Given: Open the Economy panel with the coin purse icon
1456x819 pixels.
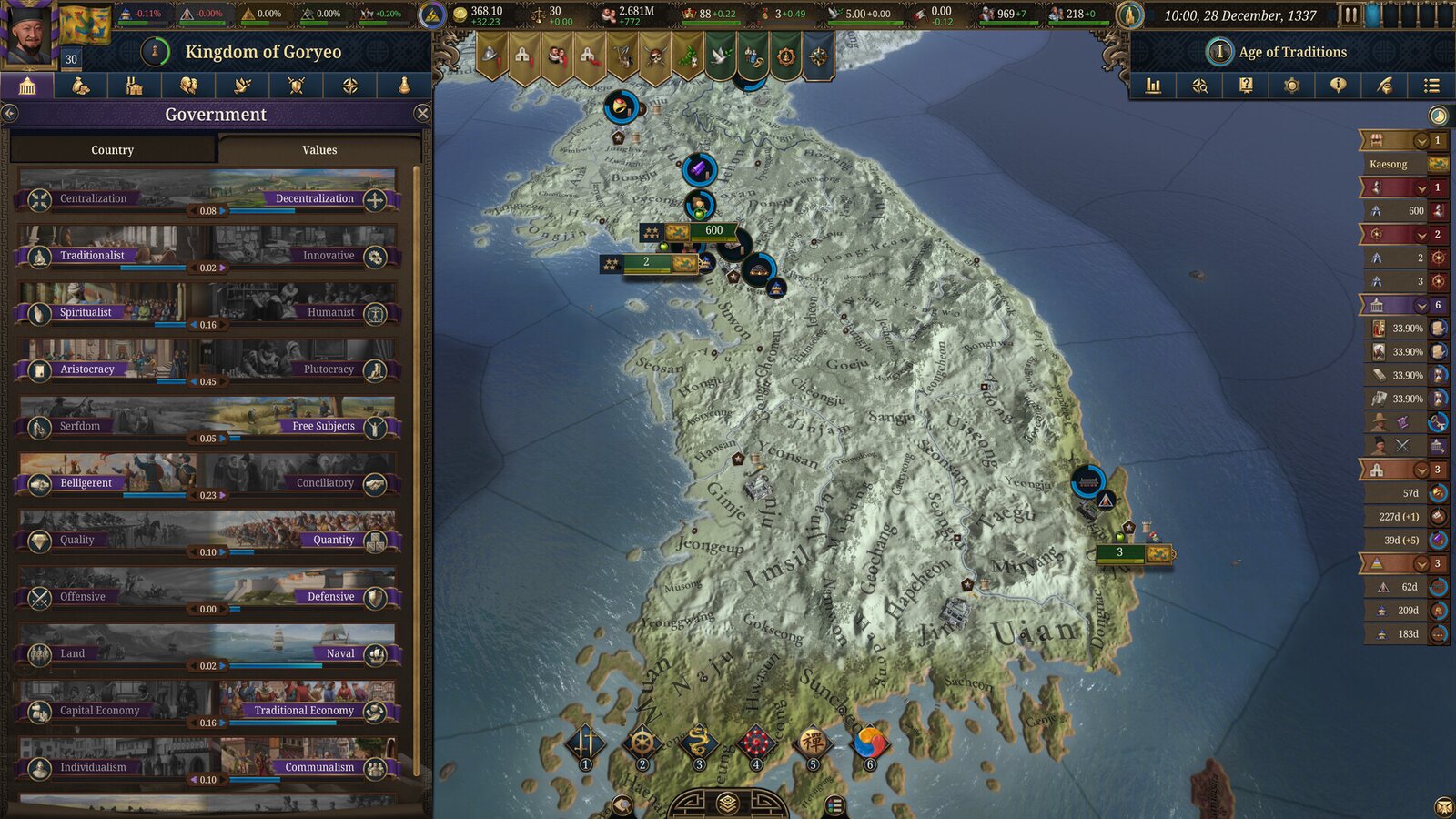Looking at the screenshot, I should coord(81,86).
